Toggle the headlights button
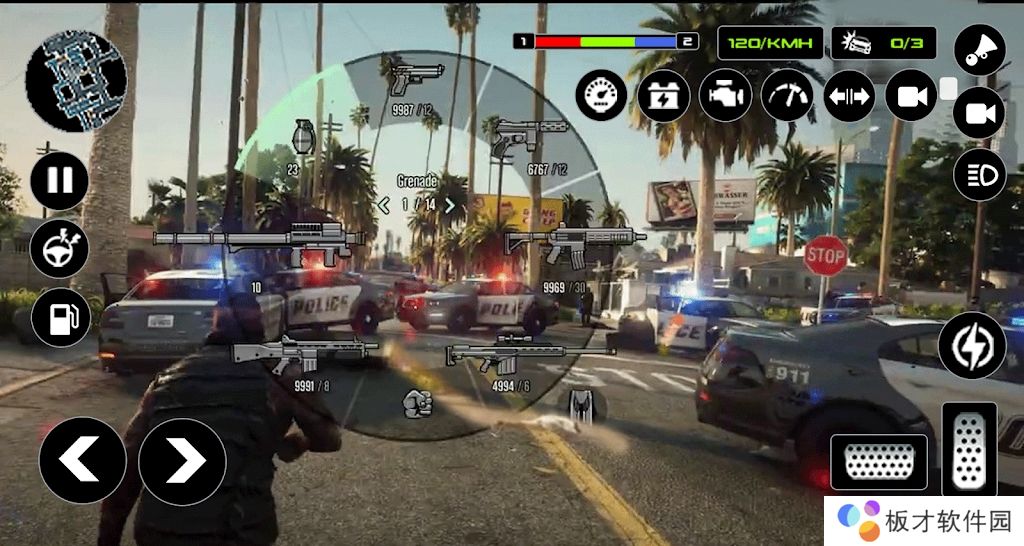The width and height of the screenshot is (1024, 546). pos(979,175)
